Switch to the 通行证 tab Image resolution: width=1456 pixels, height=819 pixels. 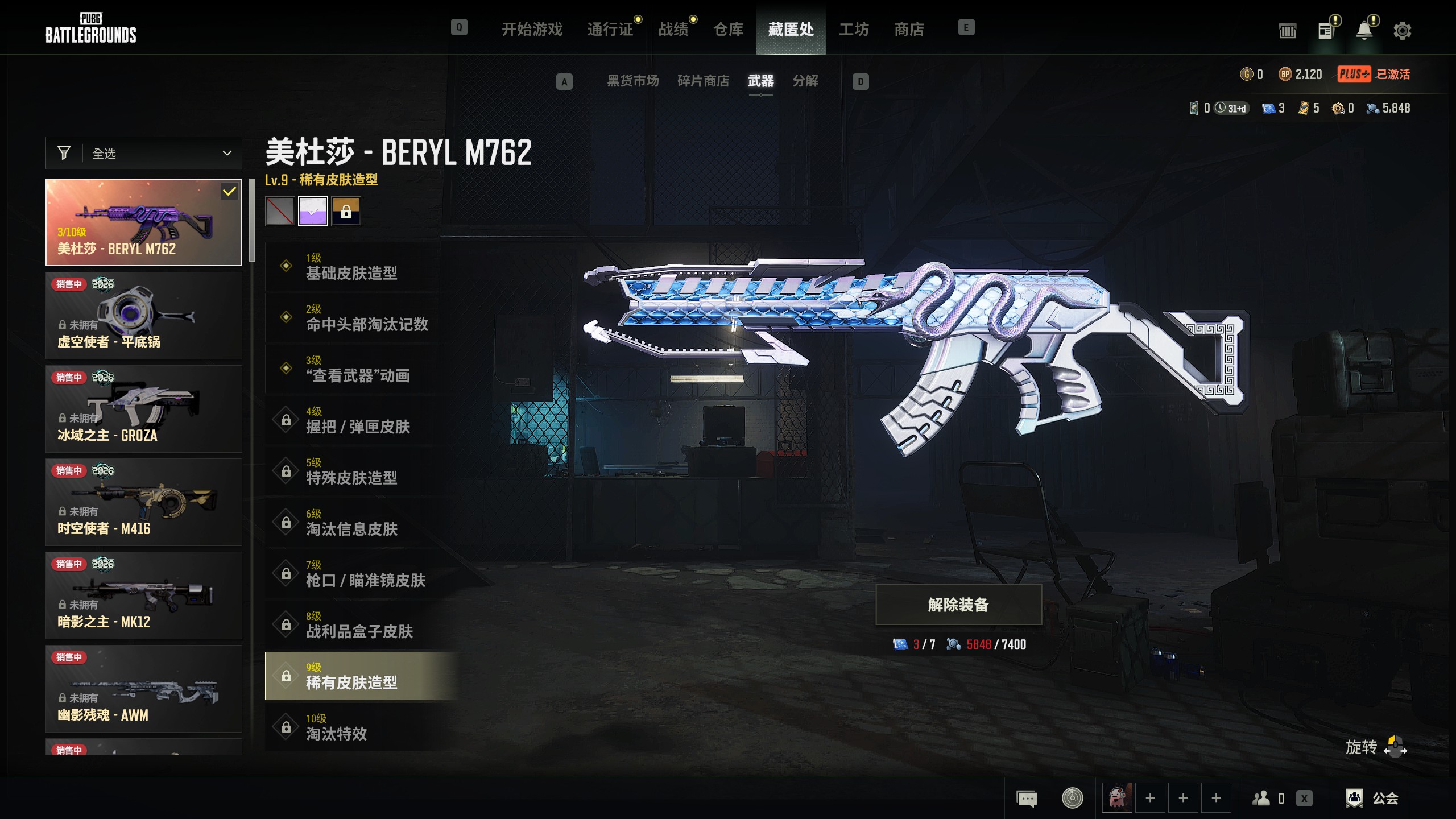[x=610, y=29]
